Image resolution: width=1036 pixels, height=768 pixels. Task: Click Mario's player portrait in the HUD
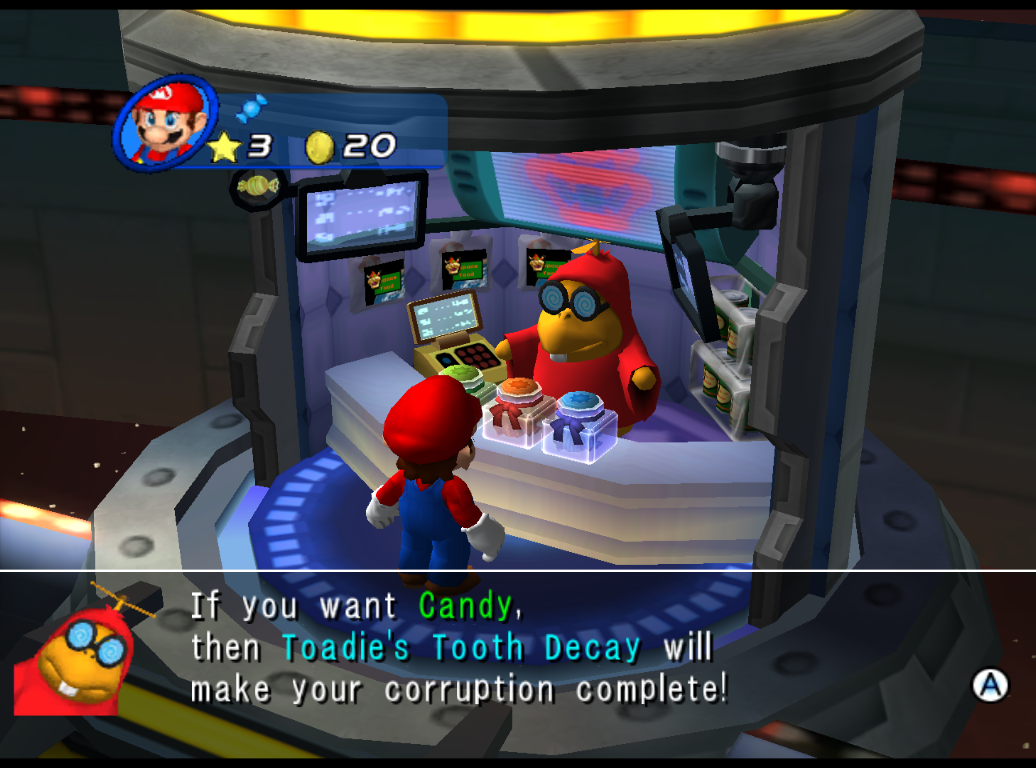[165, 122]
